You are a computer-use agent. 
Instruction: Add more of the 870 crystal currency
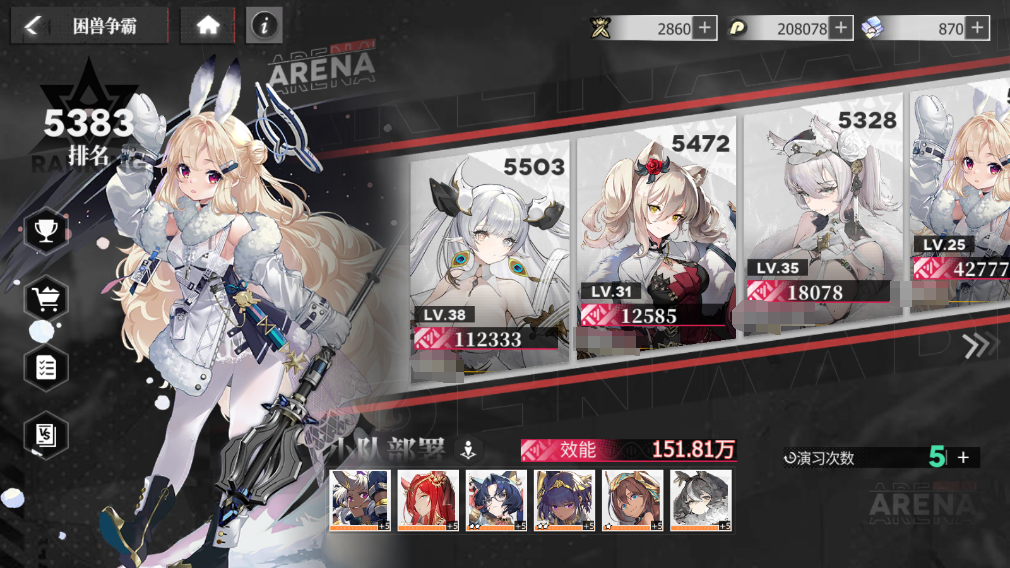[977, 28]
